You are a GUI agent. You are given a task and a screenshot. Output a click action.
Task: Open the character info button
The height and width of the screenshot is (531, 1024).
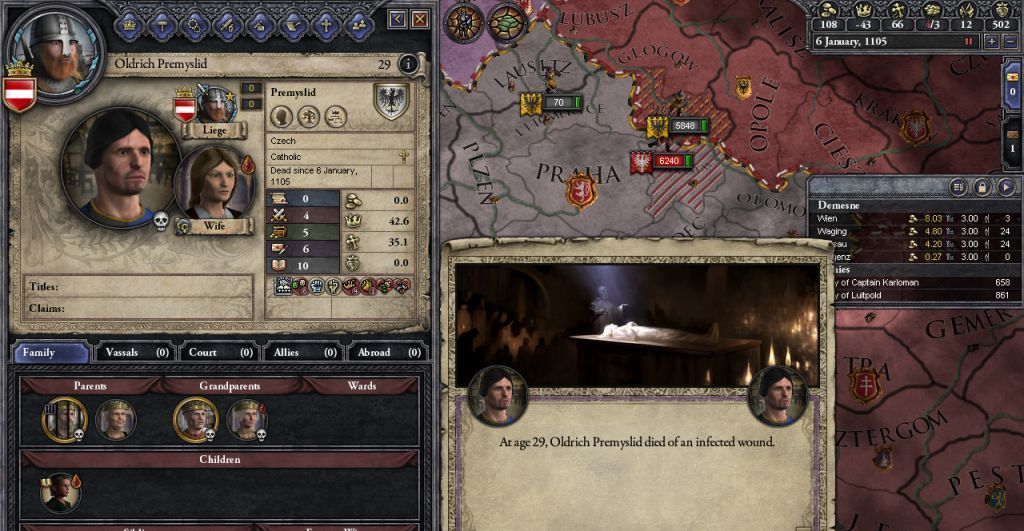408,64
